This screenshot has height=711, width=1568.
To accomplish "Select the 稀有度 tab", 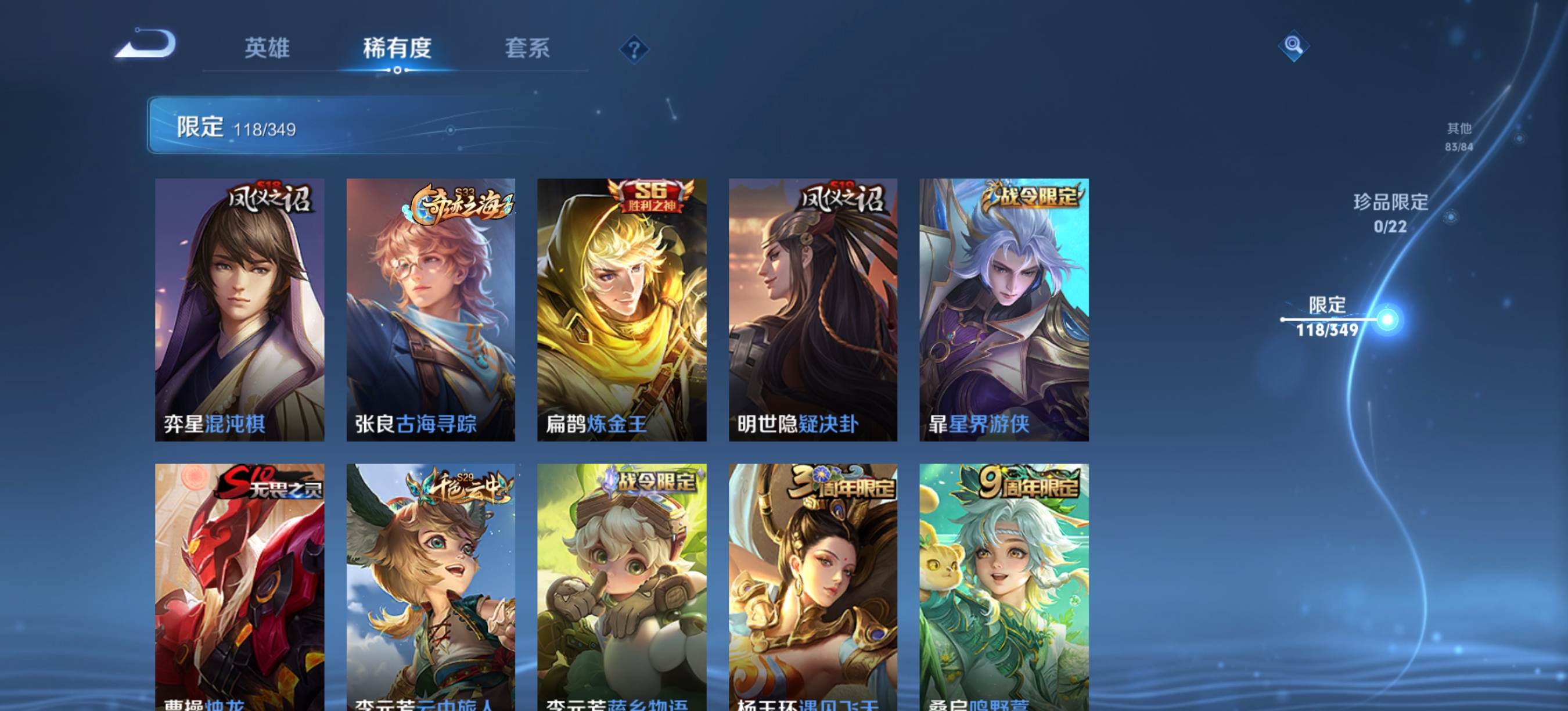I will (x=397, y=48).
